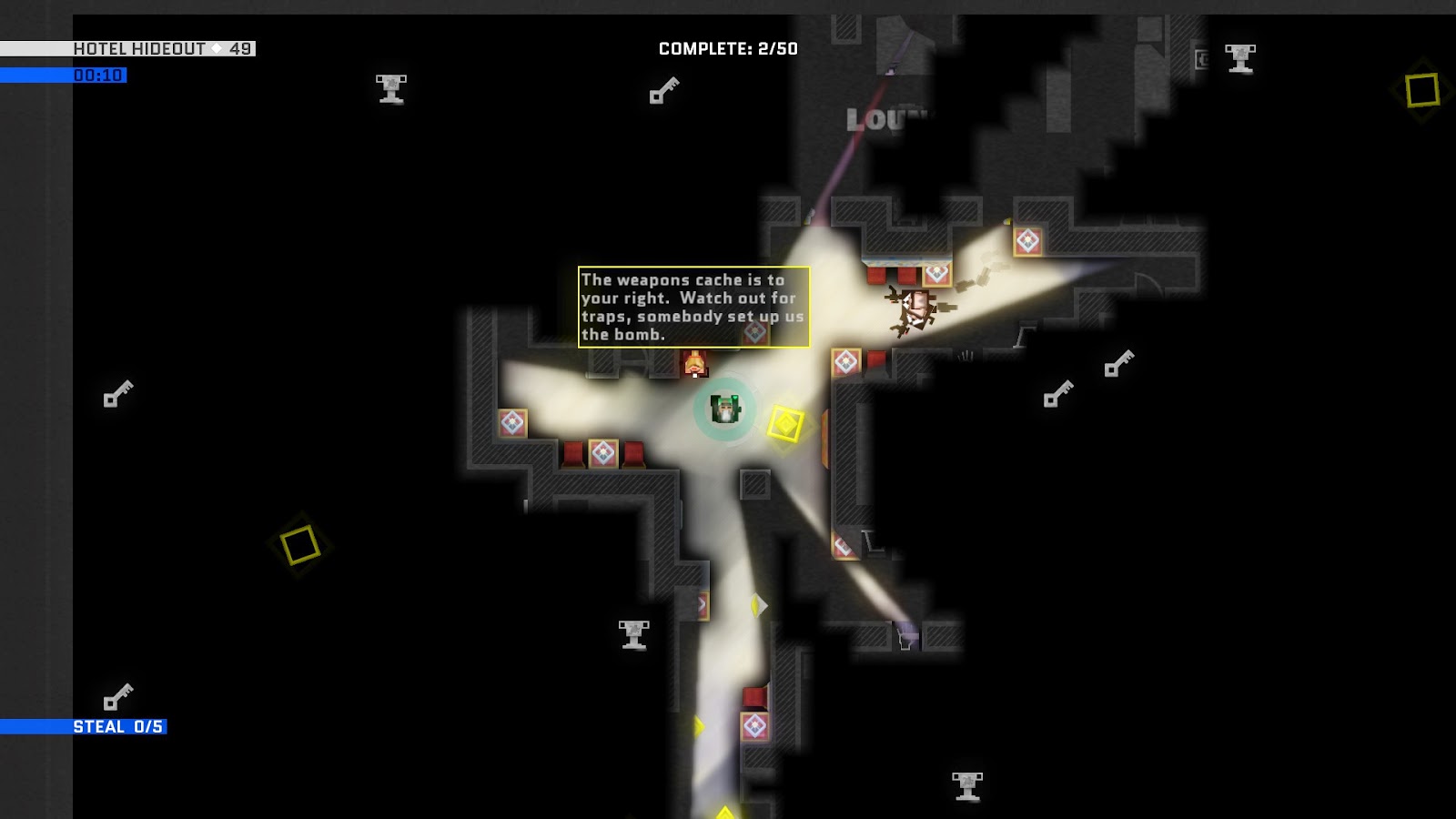Select the red armchair left of the player
The height and width of the screenshot is (819, 1456).
(571, 451)
